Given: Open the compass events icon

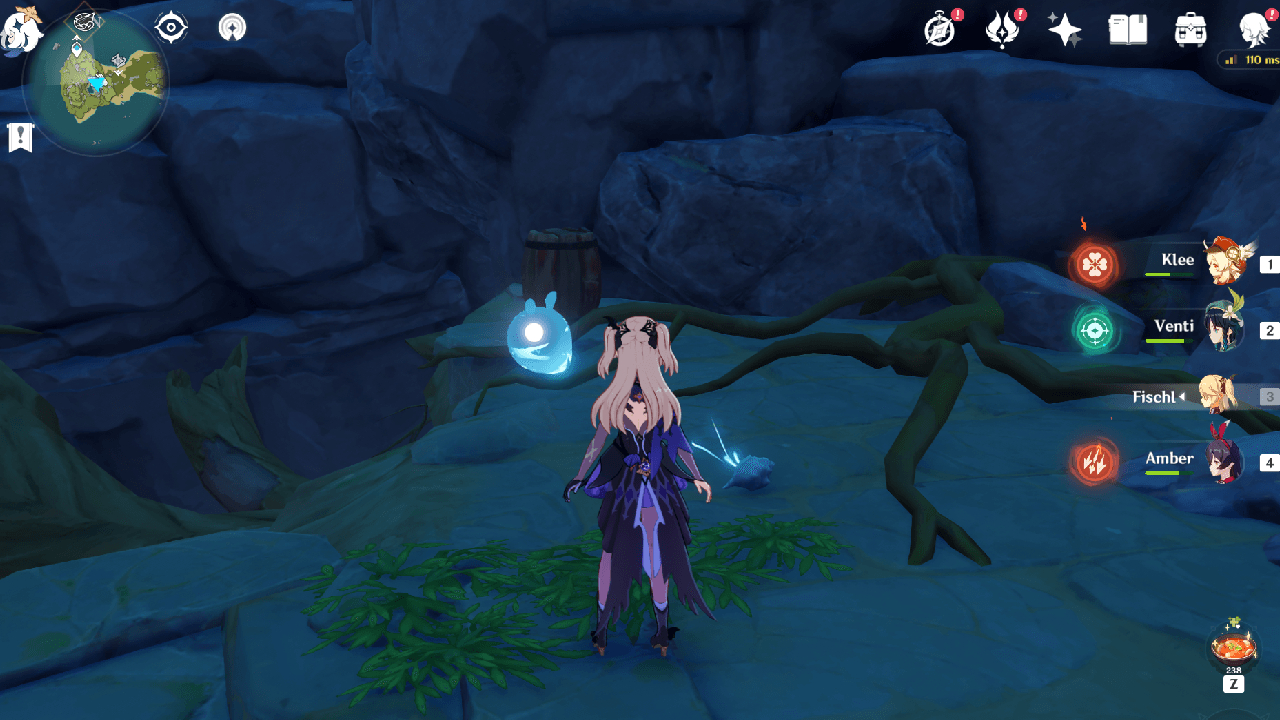Looking at the screenshot, I should pyautogui.click(x=940, y=30).
